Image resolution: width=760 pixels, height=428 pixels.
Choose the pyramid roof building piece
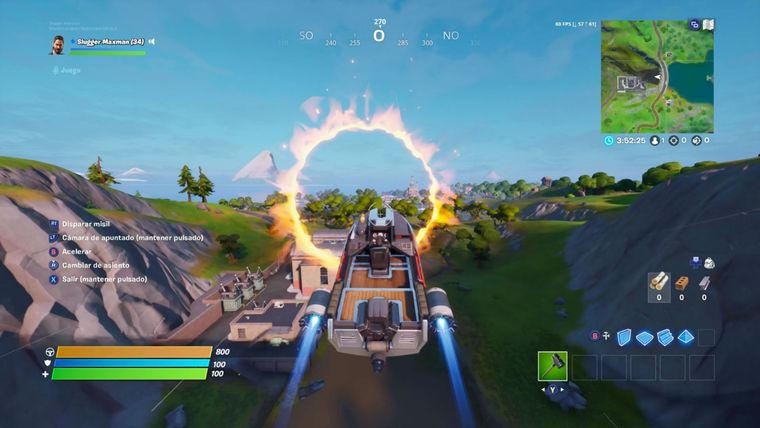[x=686, y=337]
